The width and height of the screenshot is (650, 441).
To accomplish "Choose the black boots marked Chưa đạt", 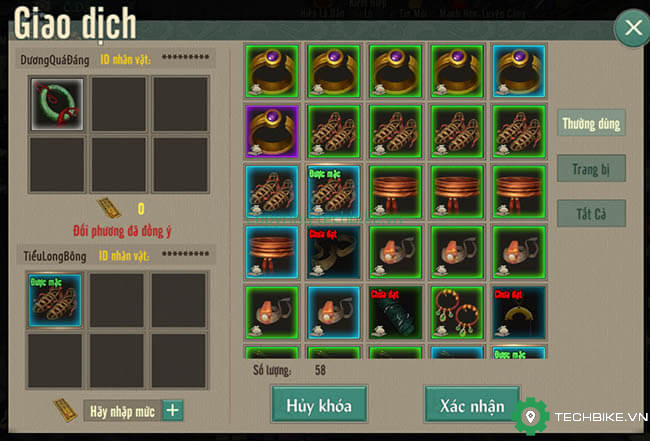I will [334, 251].
